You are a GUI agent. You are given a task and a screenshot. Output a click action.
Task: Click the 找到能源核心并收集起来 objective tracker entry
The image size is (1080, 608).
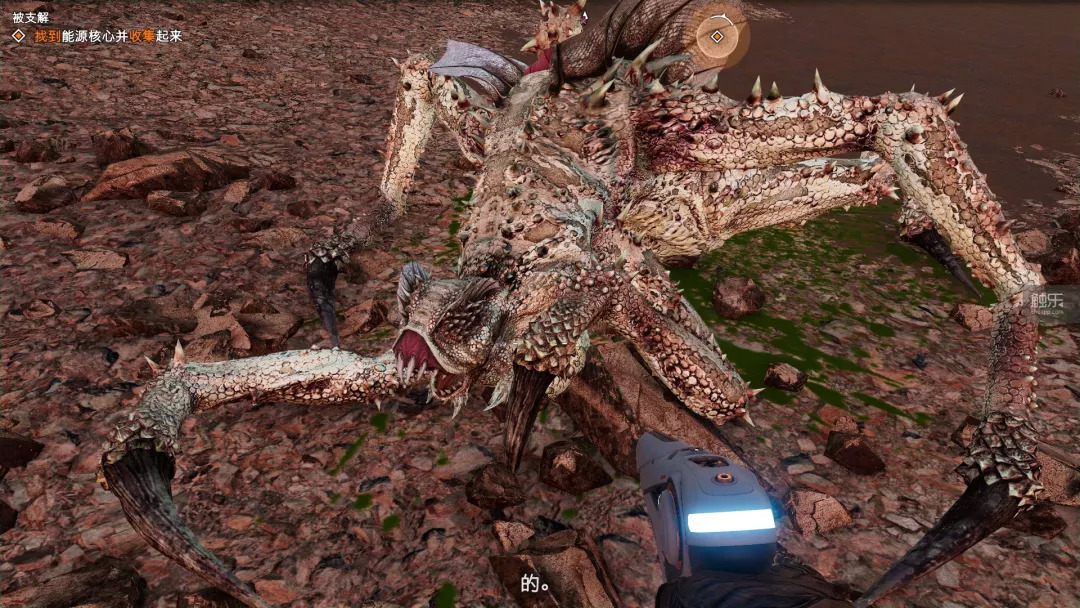coord(107,36)
